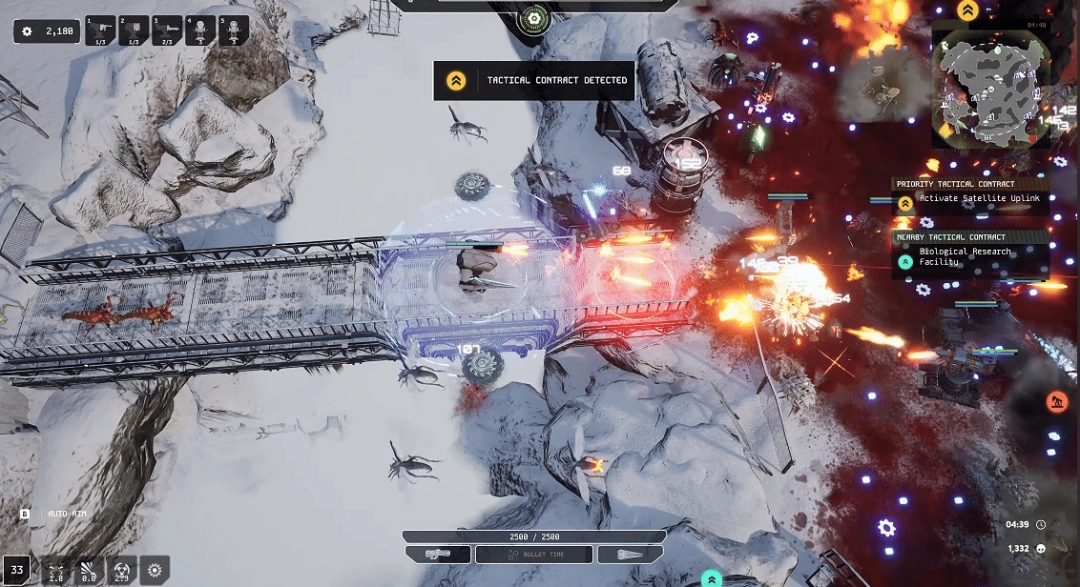Select turret slot 2 in the build bar
This screenshot has width=1080, height=587.
point(134,30)
